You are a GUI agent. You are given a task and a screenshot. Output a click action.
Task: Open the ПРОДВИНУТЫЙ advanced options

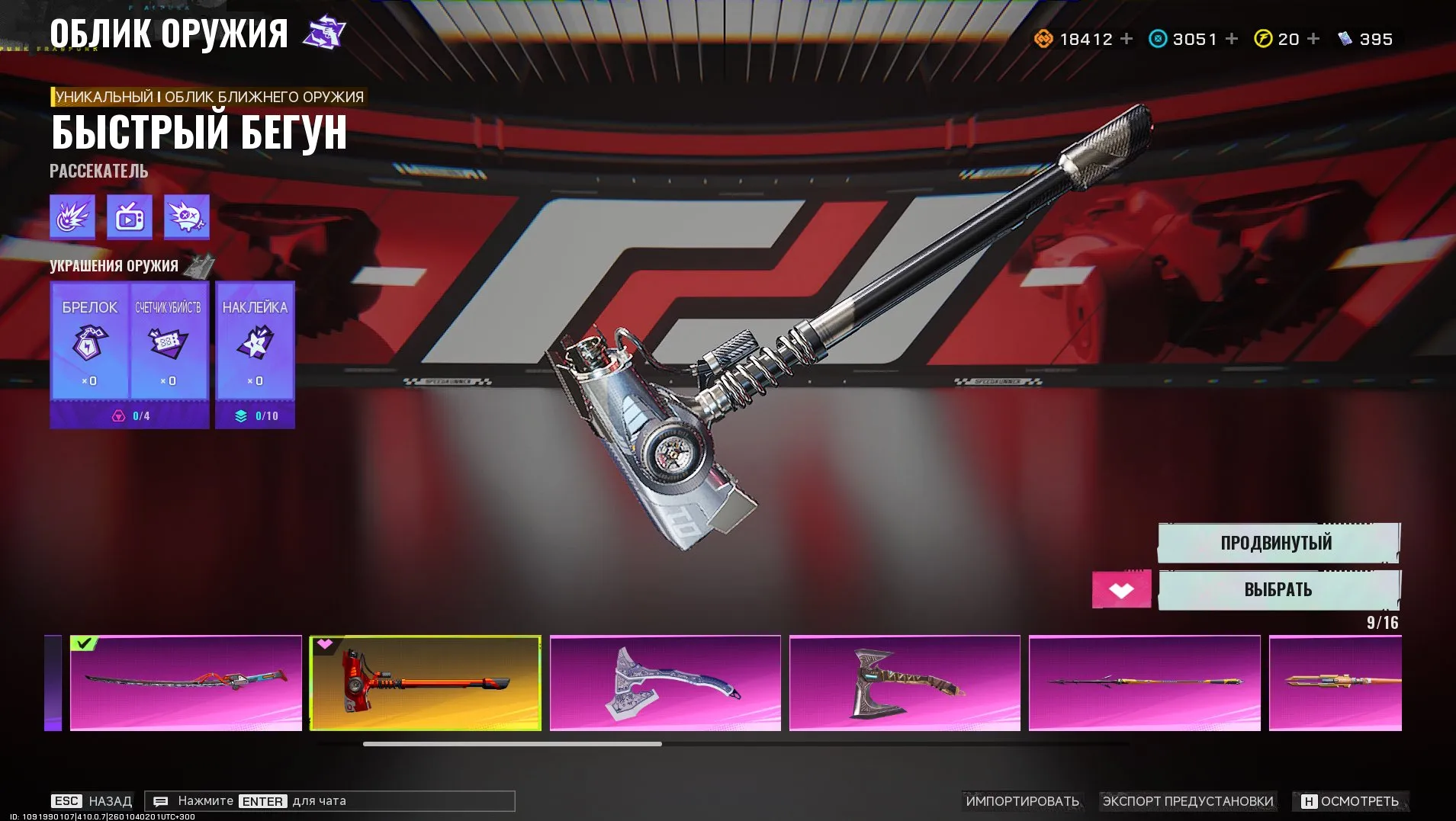pyautogui.click(x=1278, y=543)
